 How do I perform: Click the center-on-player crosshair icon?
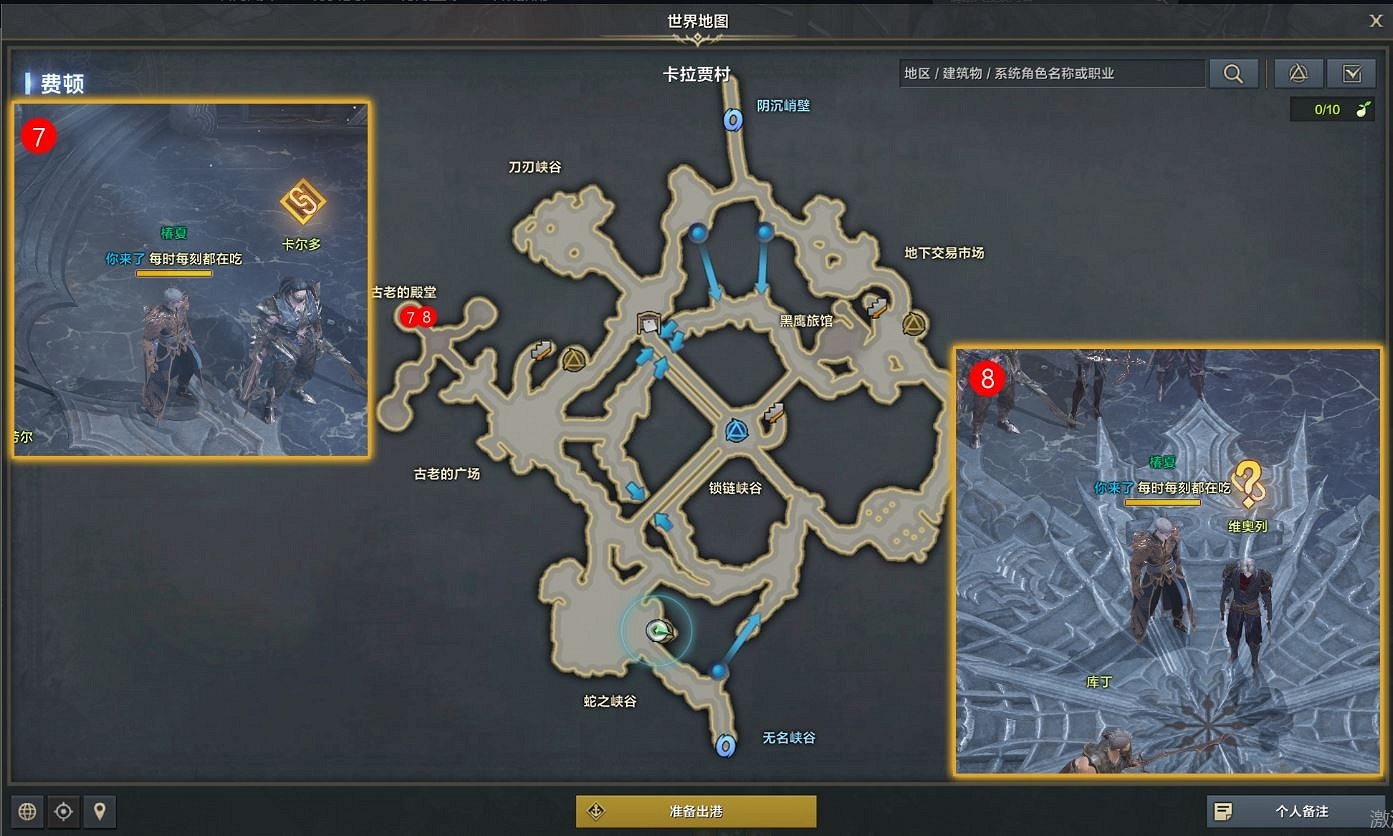click(x=62, y=811)
